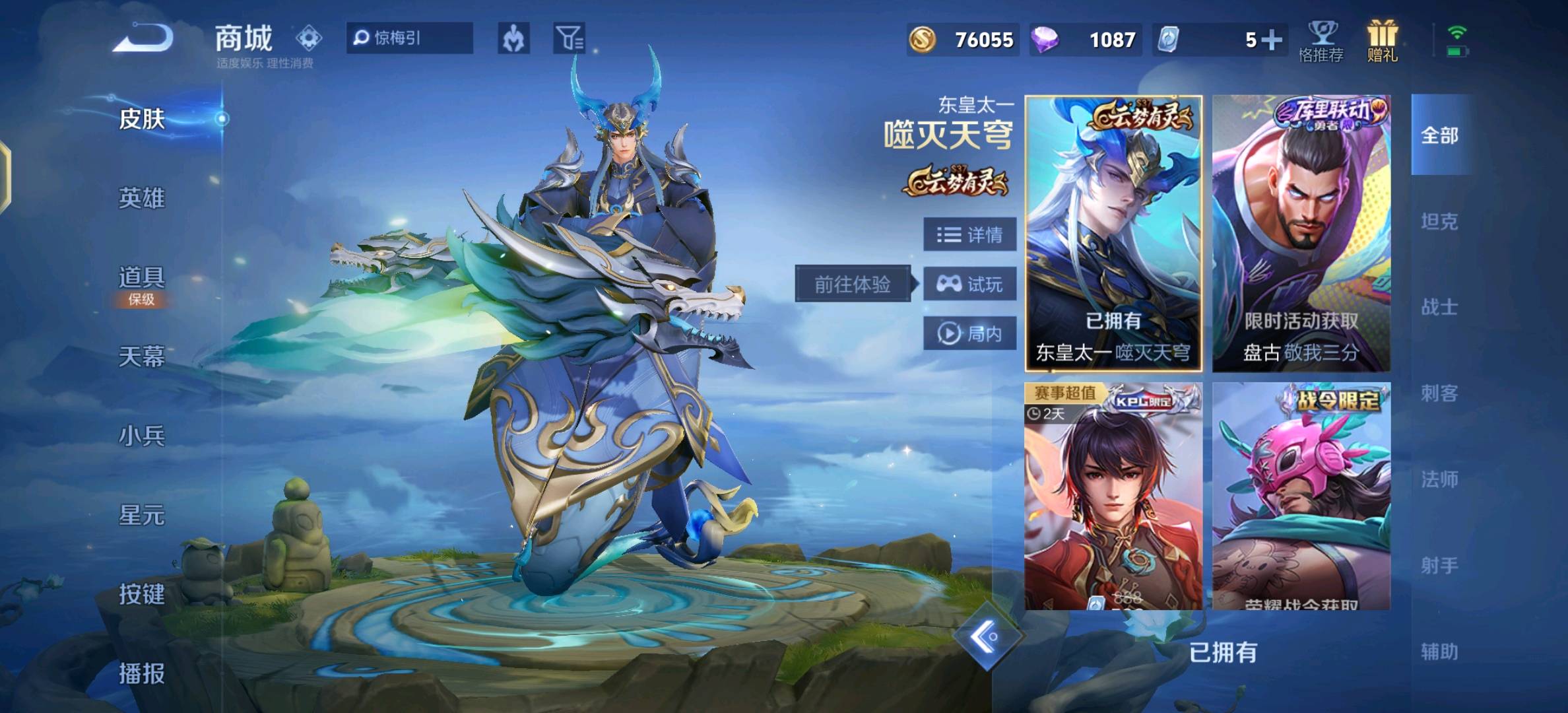Screen dimensions: 1568x713
Task: Switch to the 英雄 tab
Action: coord(141,198)
